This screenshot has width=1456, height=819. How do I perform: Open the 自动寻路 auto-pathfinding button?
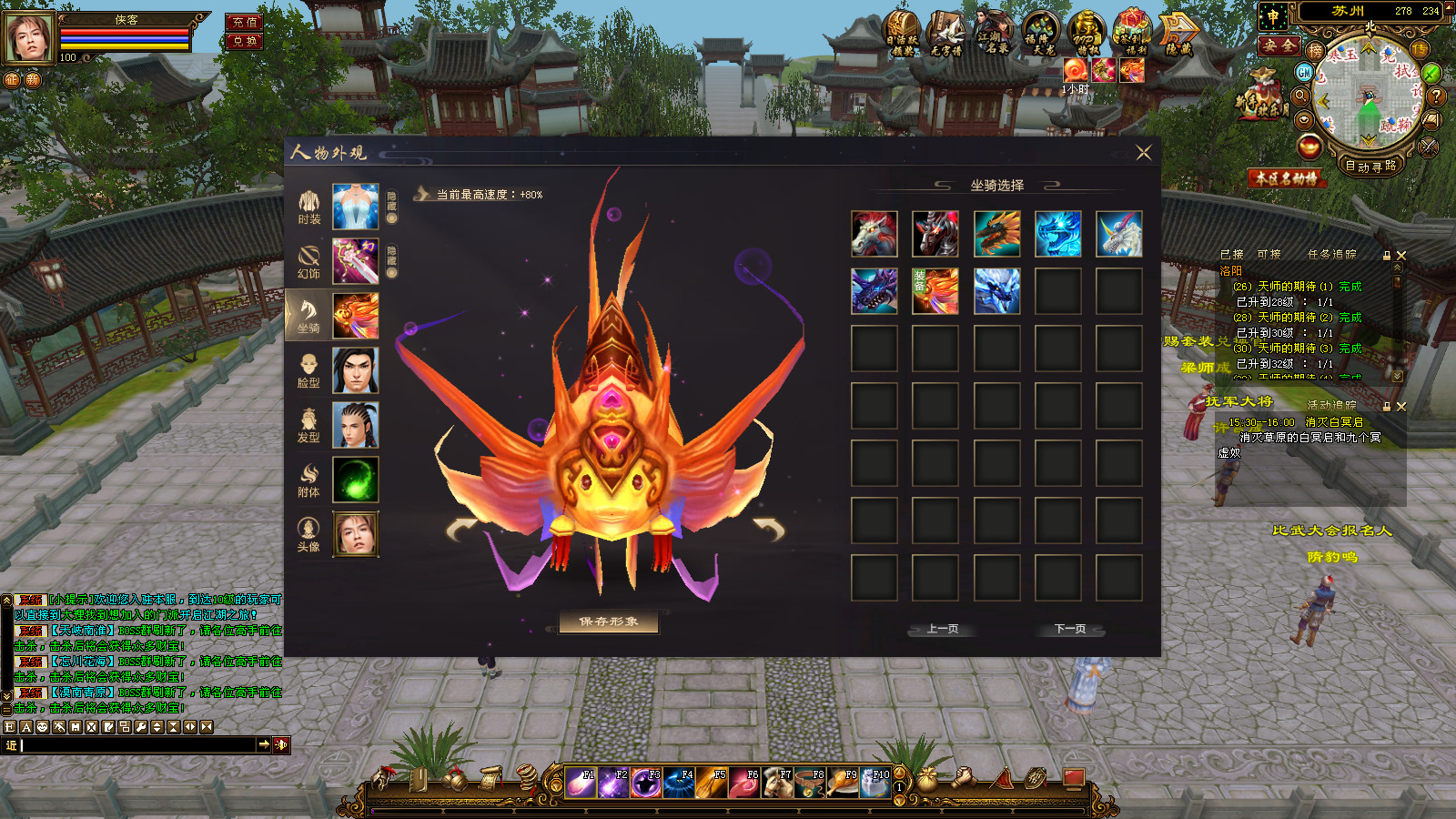(1370, 167)
